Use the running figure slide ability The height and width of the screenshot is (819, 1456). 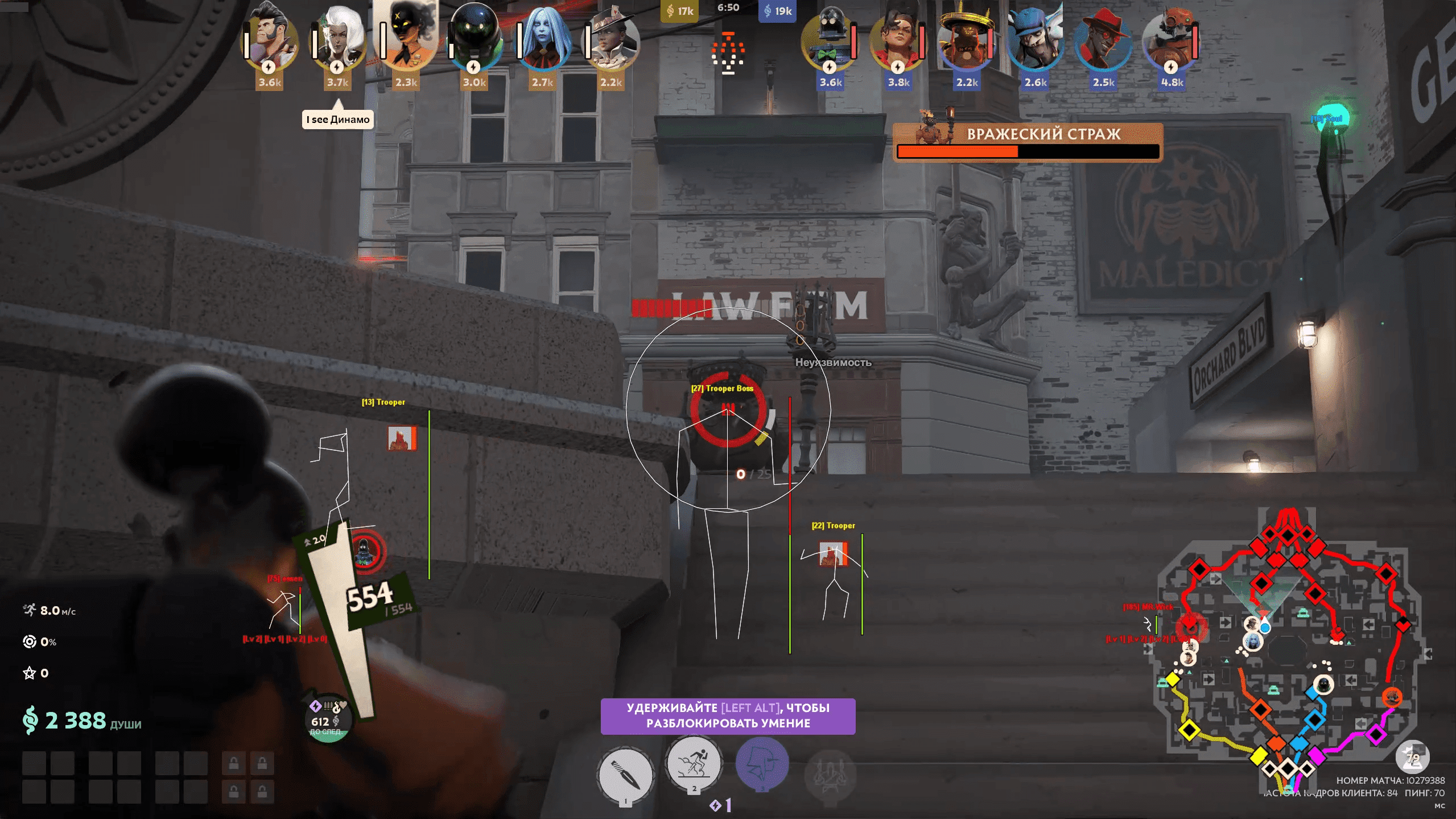point(694,763)
